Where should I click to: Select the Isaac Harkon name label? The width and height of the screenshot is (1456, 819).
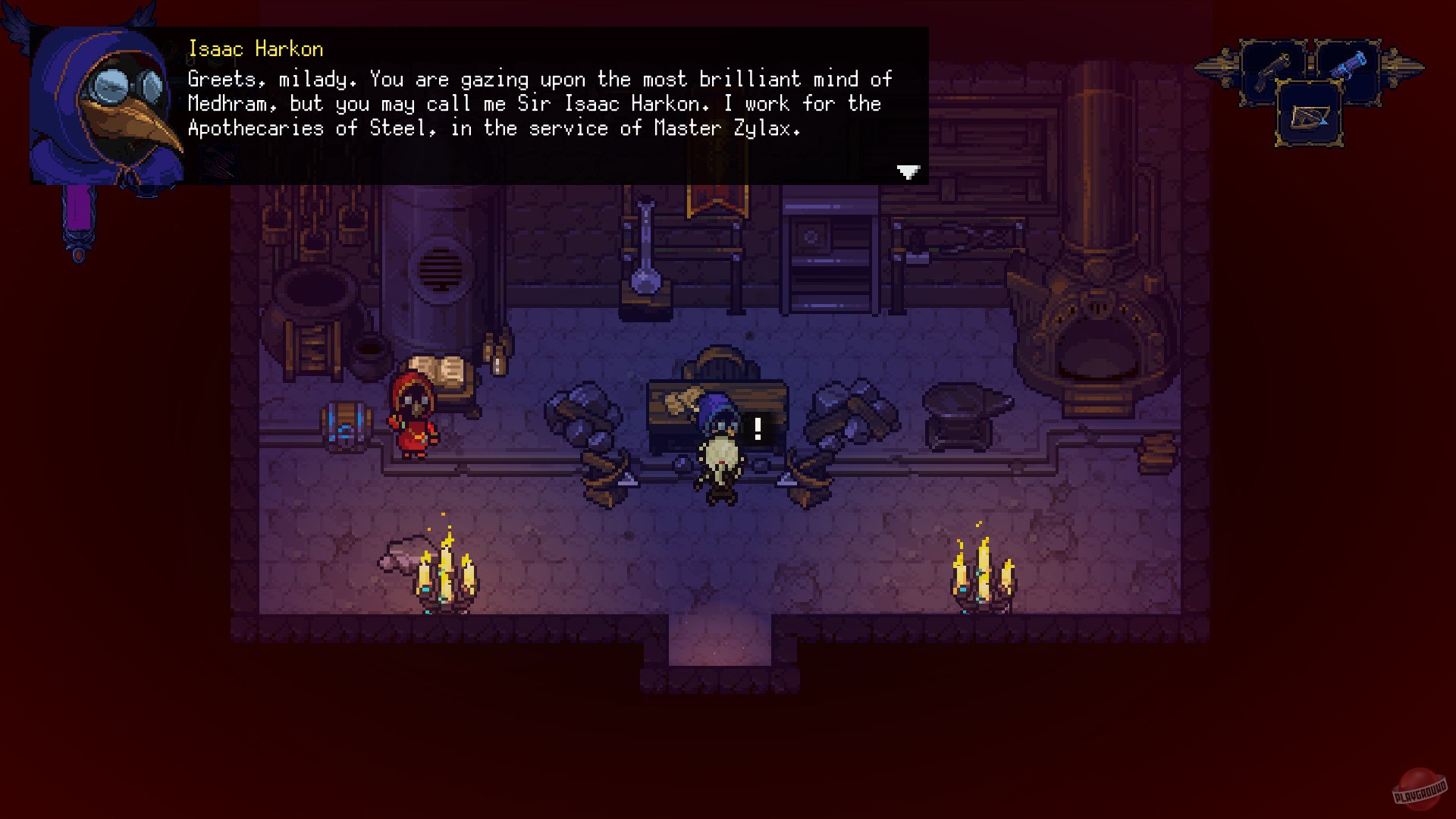pyautogui.click(x=256, y=49)
